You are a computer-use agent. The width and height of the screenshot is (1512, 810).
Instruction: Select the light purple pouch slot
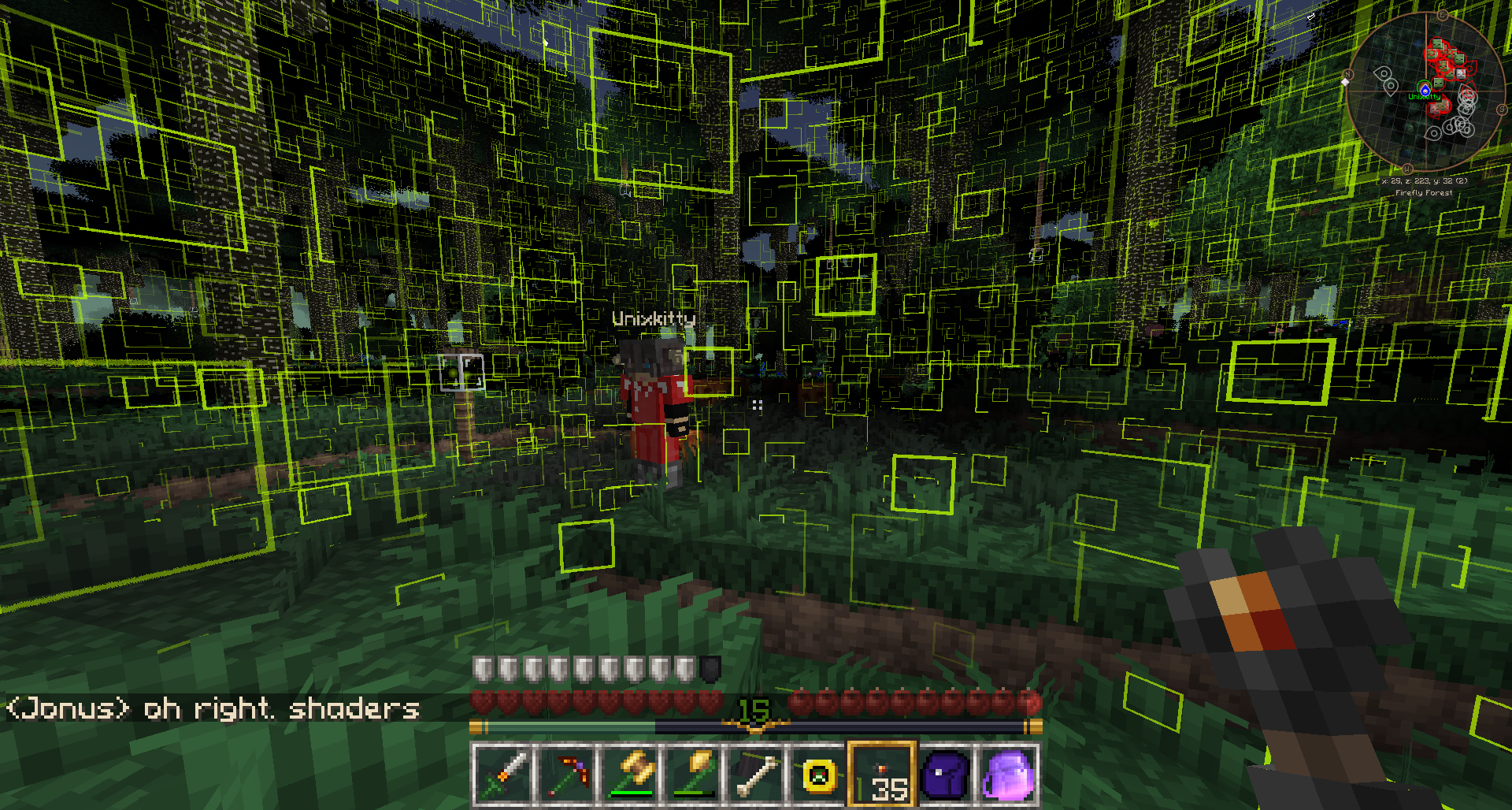tap(1008, 775)
